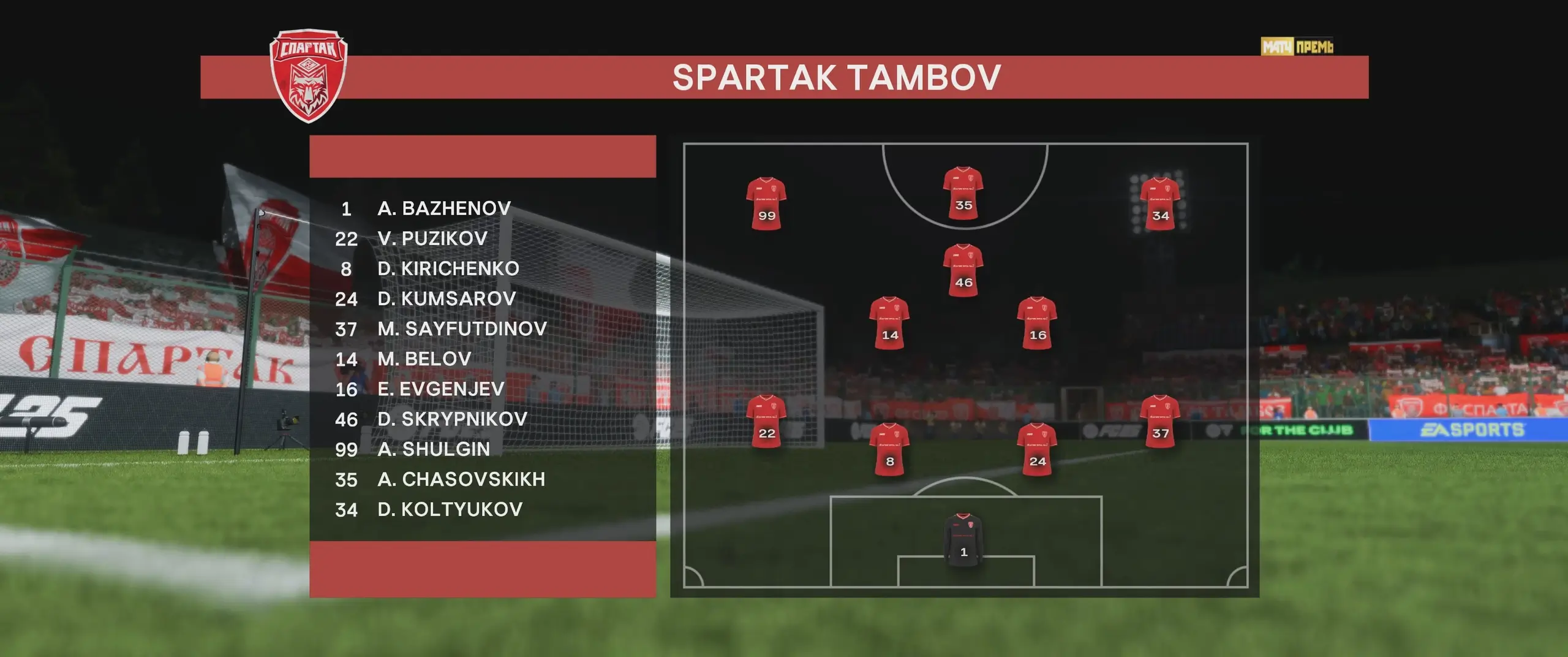Click the Spartak Tambov club crest
The width and height of the screenshot is (1568, 657).
coord(309,75)
